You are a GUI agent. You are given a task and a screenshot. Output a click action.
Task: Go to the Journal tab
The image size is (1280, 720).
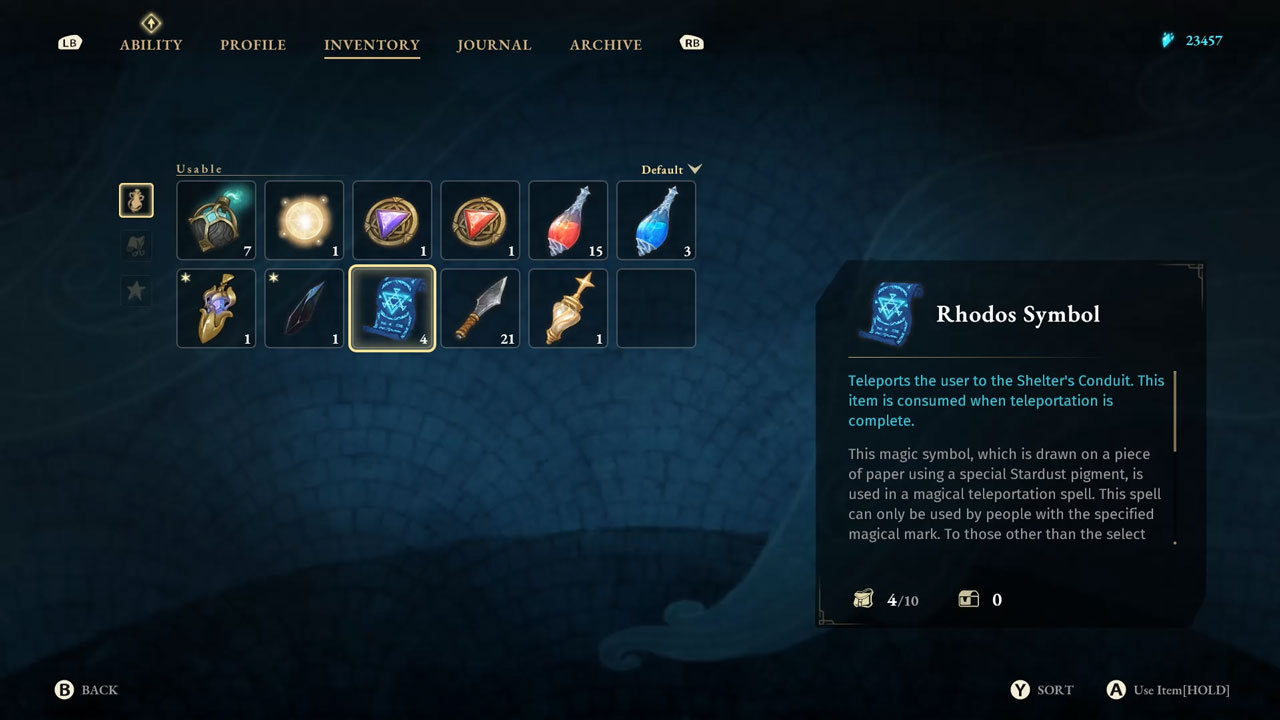point(494,45)
